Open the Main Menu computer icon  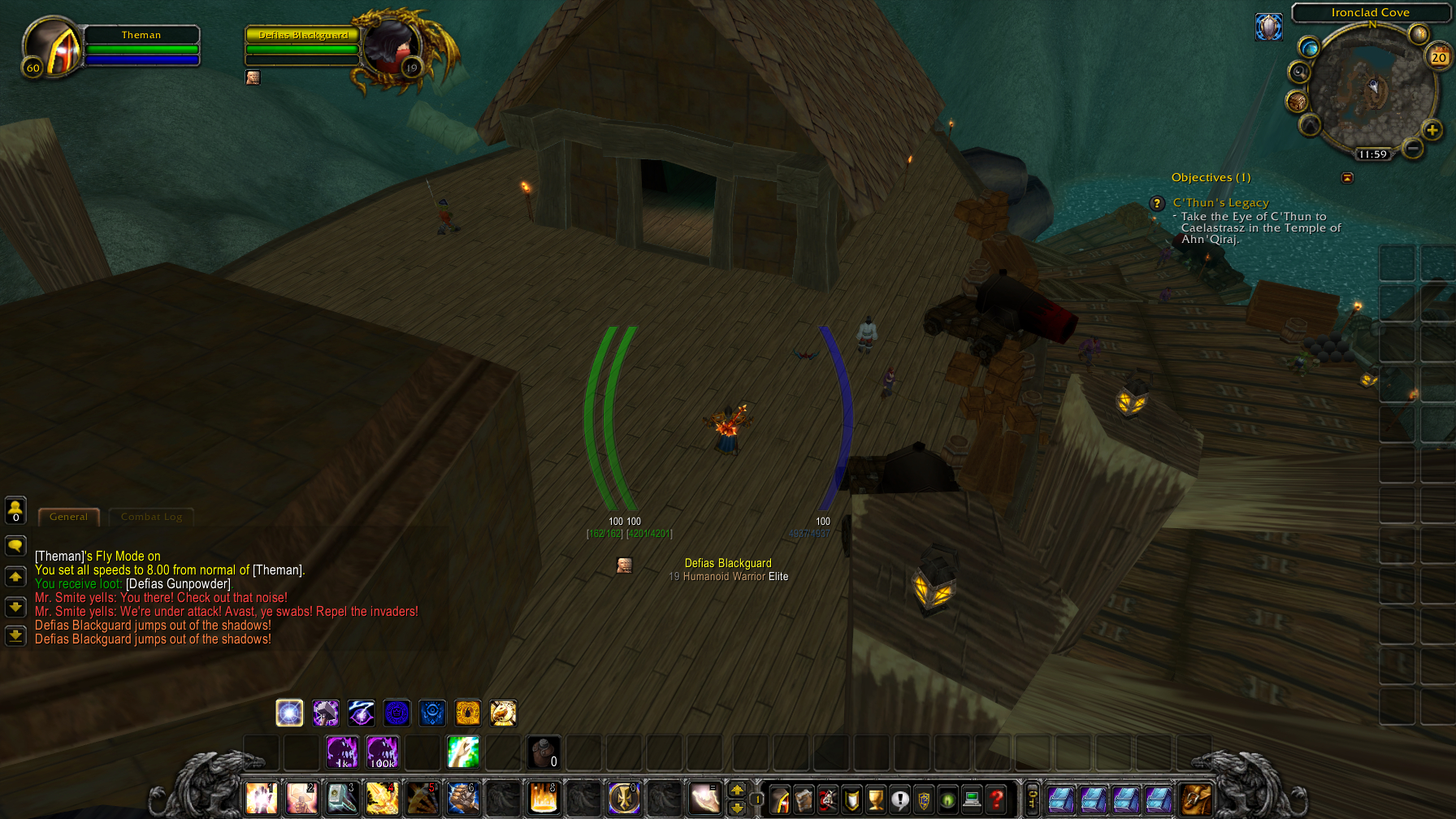(x=972, y=799)
